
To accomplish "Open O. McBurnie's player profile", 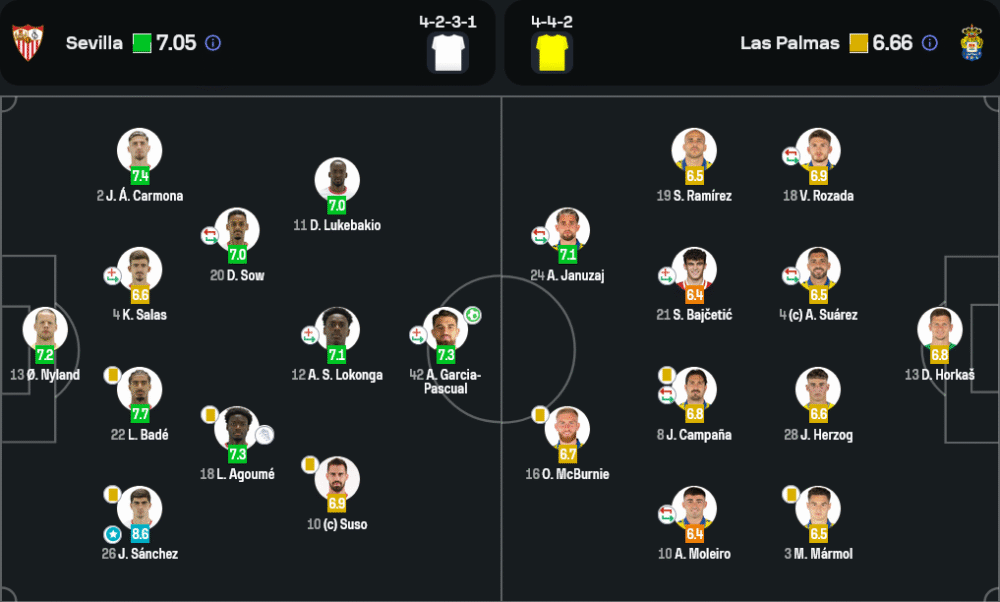I will 567,428.
